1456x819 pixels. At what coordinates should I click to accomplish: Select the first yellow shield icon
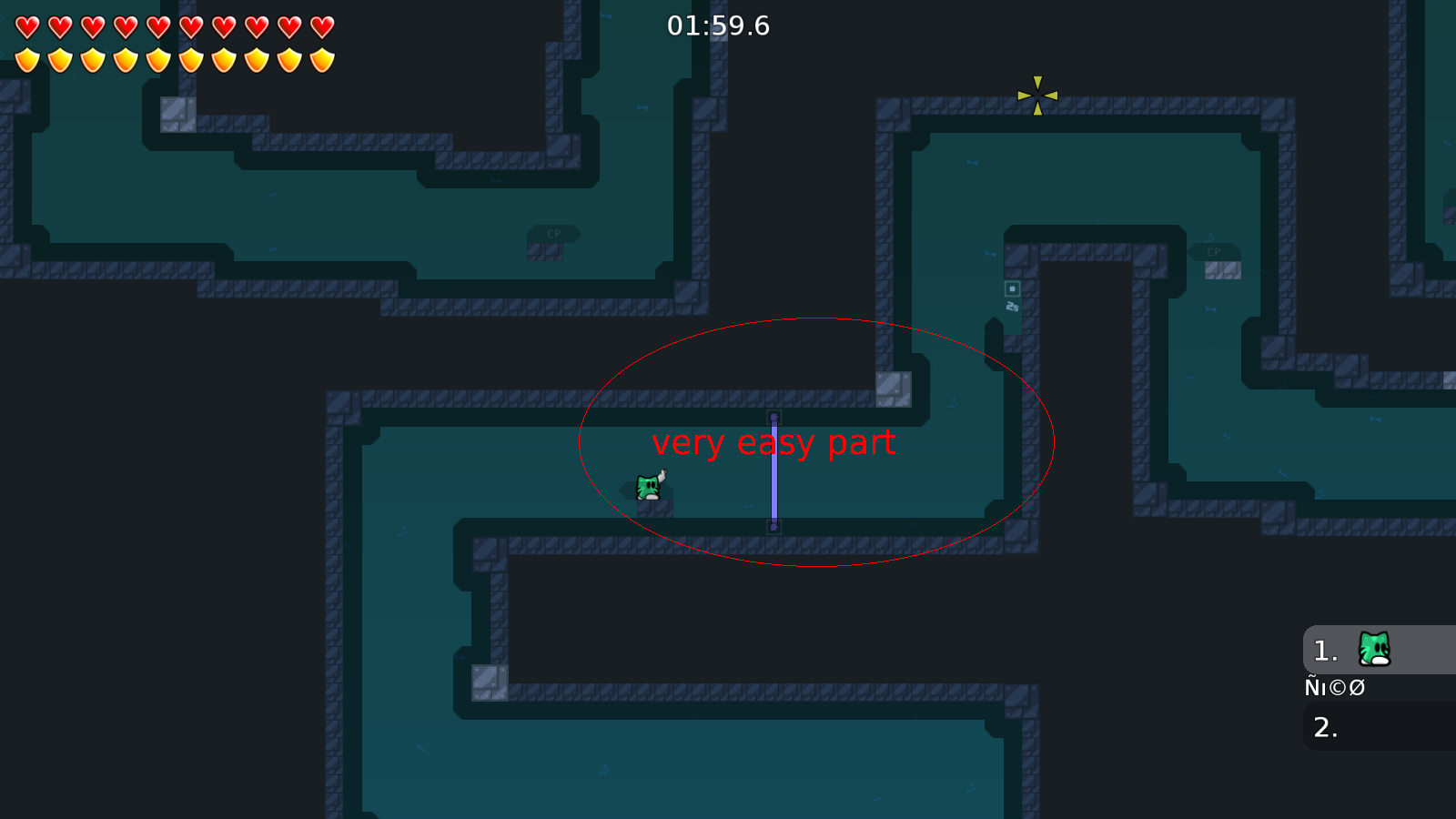point(25,59)
